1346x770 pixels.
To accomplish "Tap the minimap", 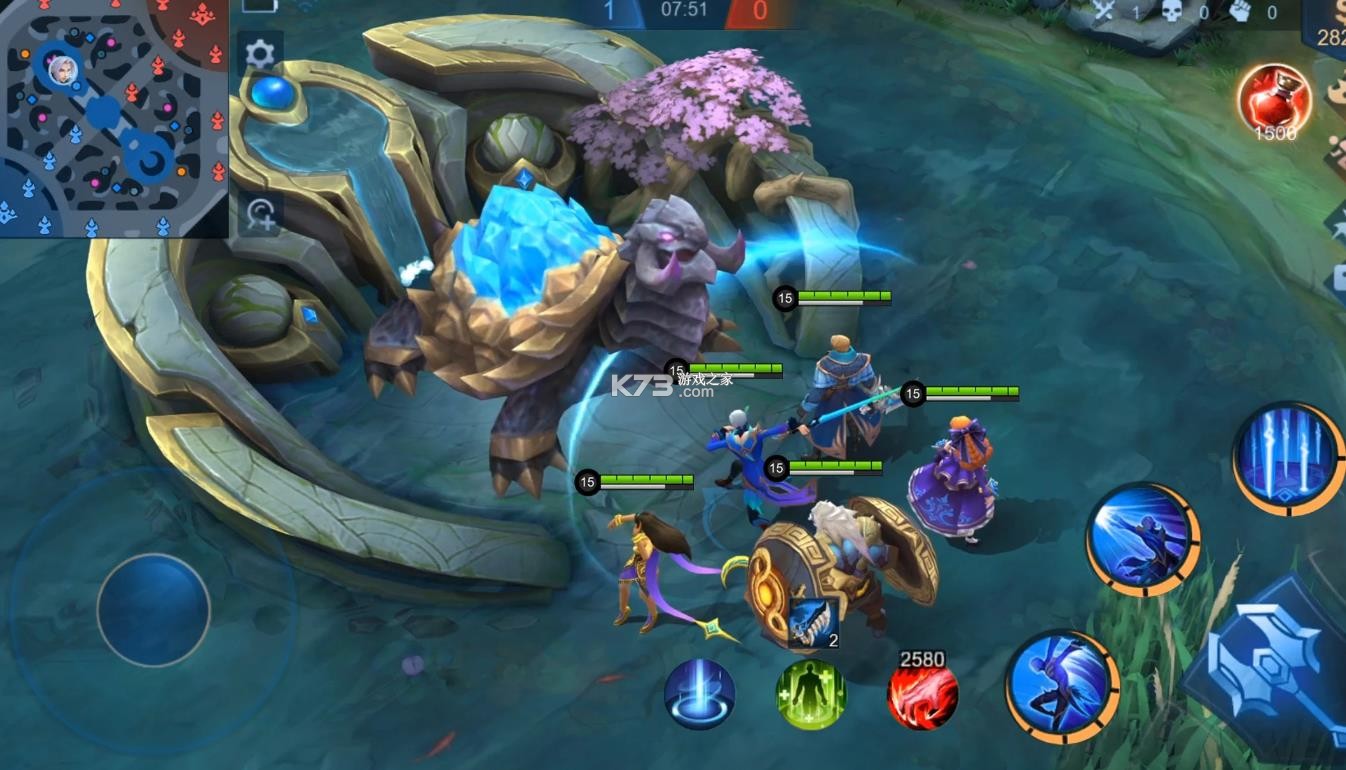I will click(x=114, y=118).
